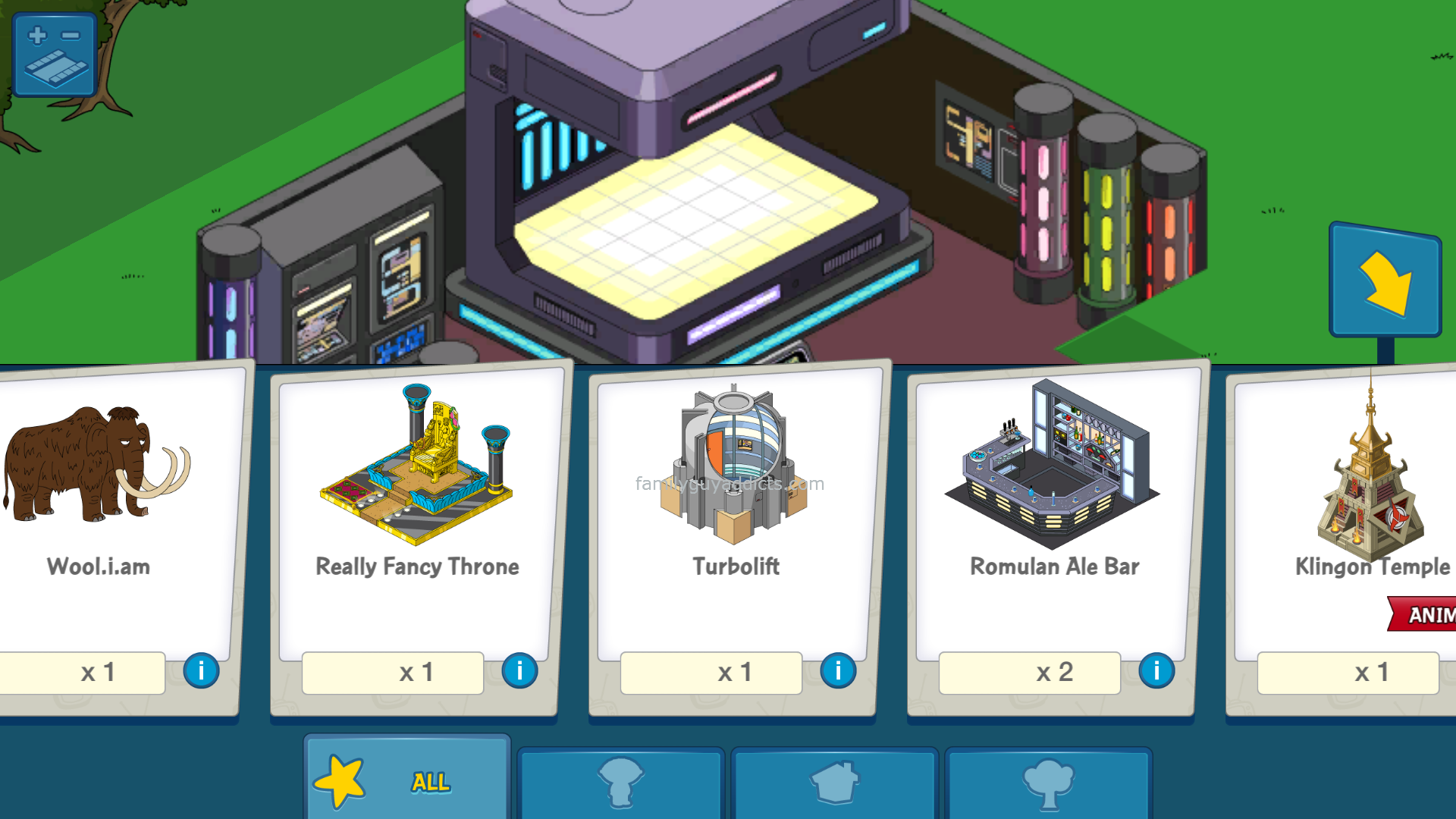Switch to the buildings house tab
Viewport: 1456px width, 819px height.
[x=834, y=783]
